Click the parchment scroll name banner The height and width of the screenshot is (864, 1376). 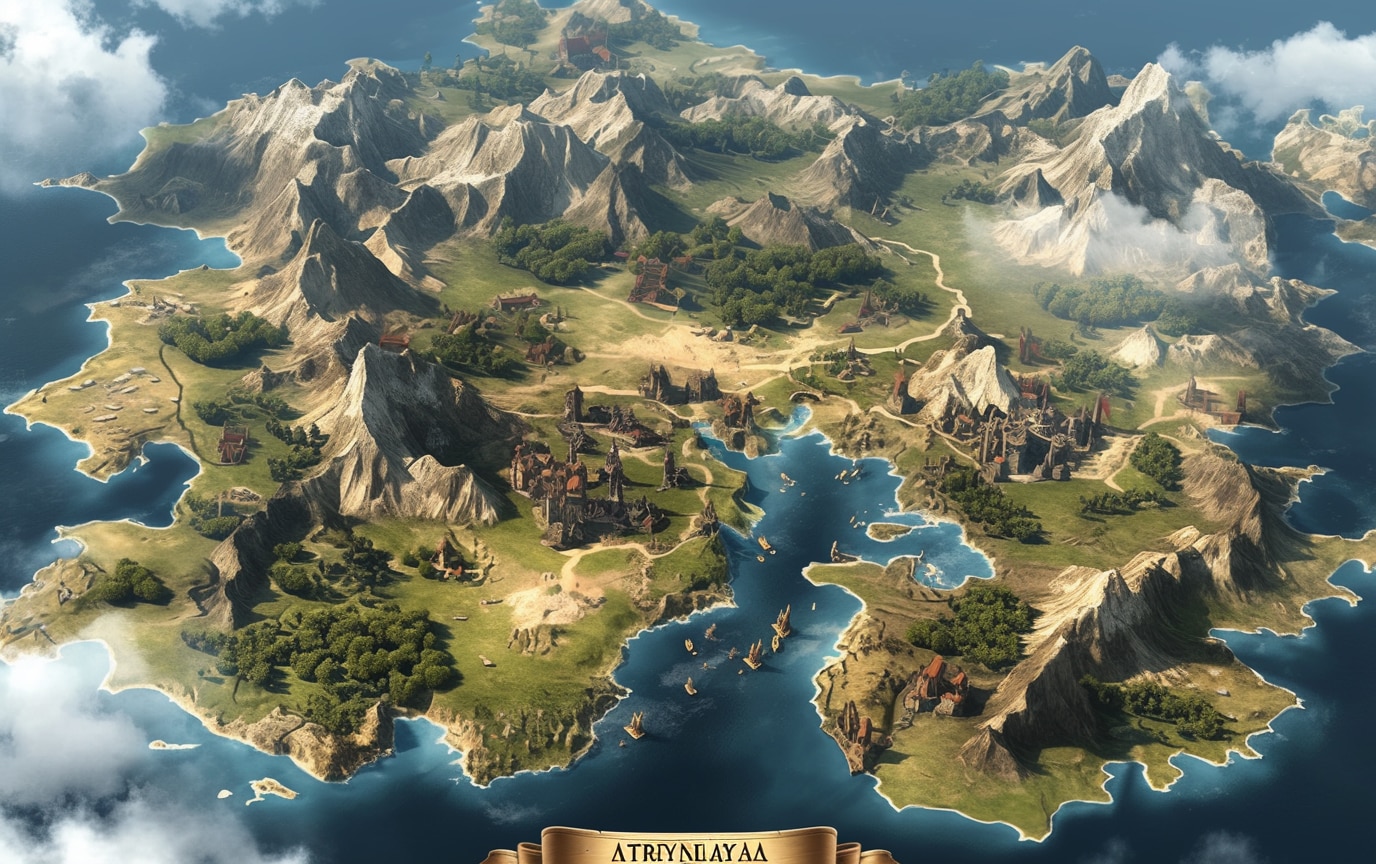[x=688, y=848]
